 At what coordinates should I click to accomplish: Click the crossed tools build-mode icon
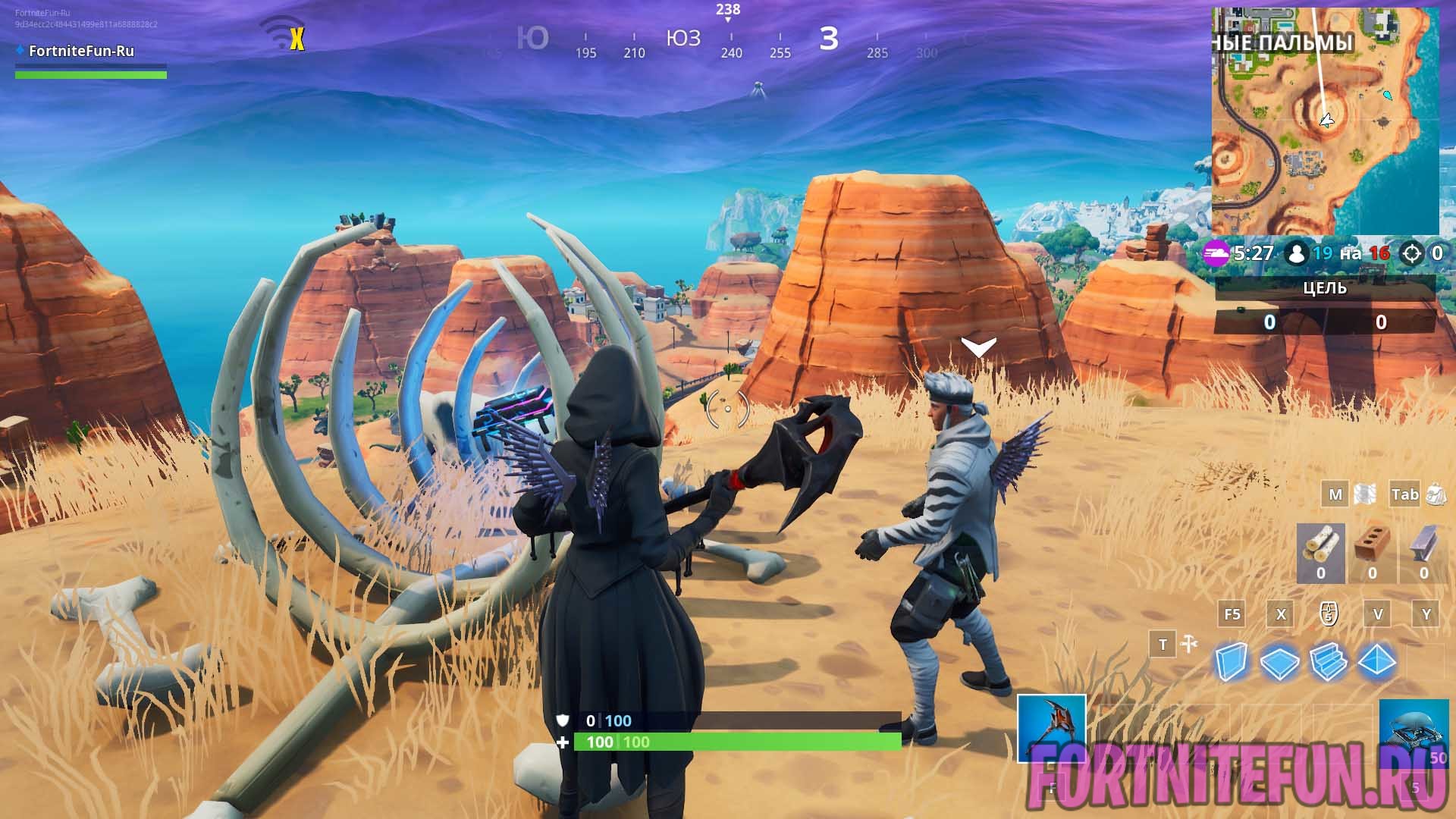(x=1188, y=645)
